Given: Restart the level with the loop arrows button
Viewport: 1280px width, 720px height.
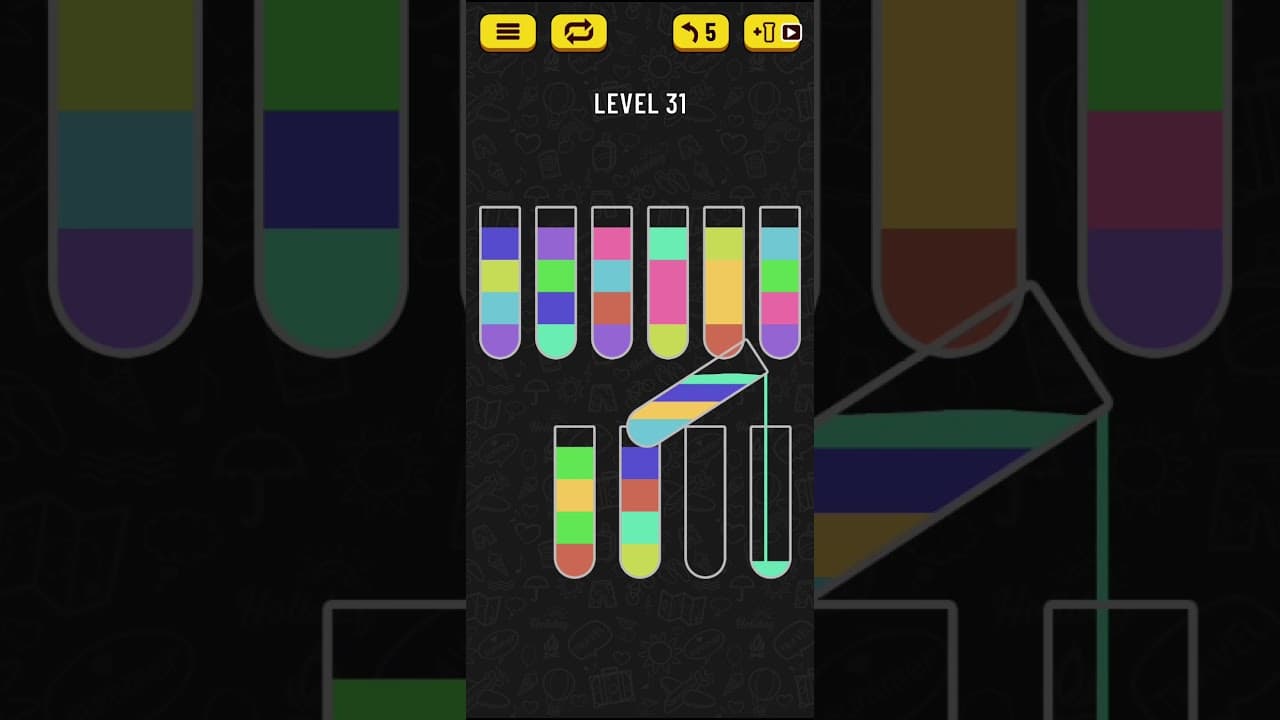Looking at the screenshot, I should 578,33.
